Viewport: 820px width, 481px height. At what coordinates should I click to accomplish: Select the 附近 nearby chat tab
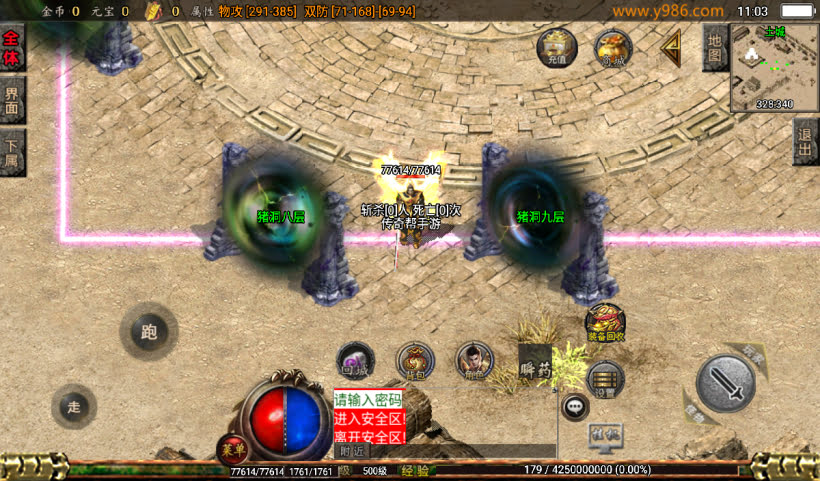[351, 452]
